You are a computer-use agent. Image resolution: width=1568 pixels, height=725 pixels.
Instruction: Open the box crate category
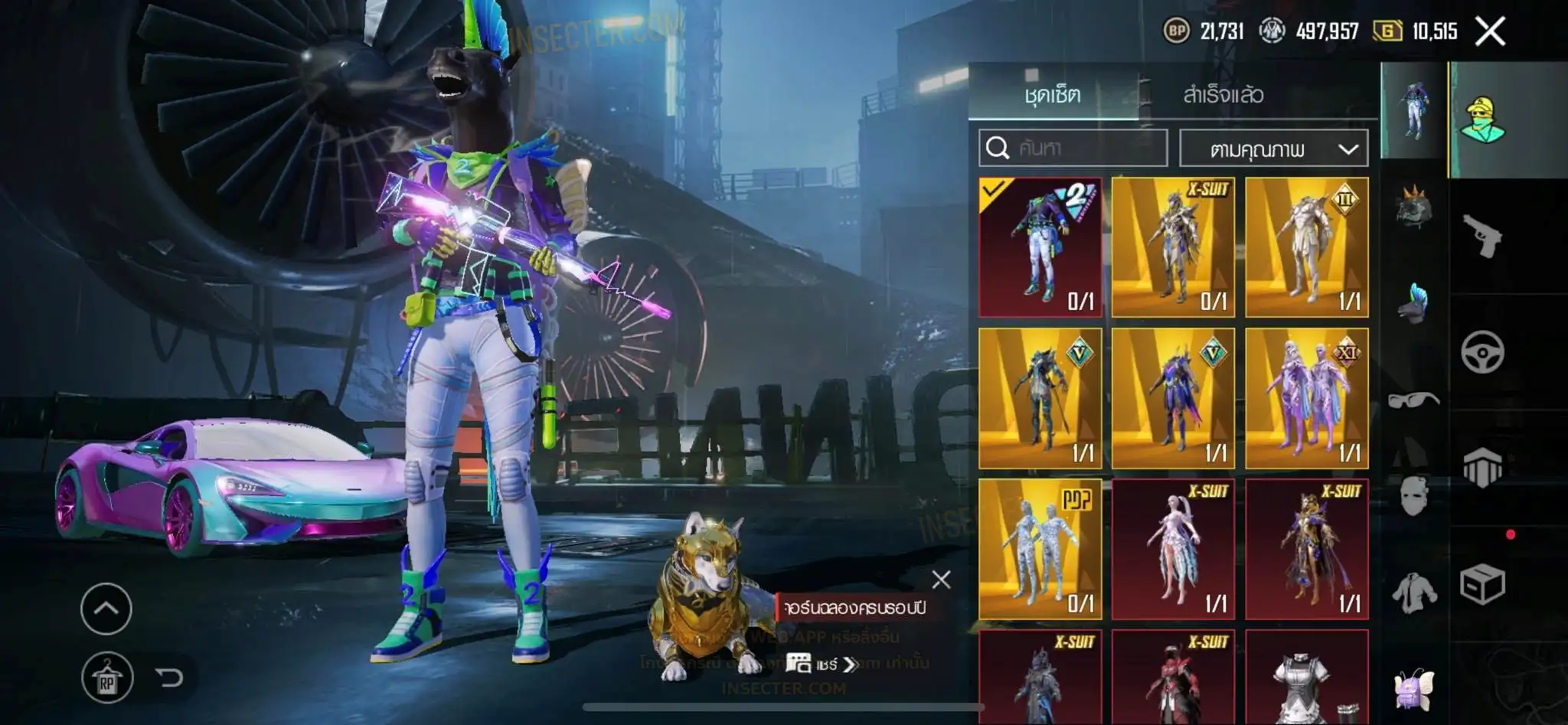pyautogui.click(x=1482, y=585)
